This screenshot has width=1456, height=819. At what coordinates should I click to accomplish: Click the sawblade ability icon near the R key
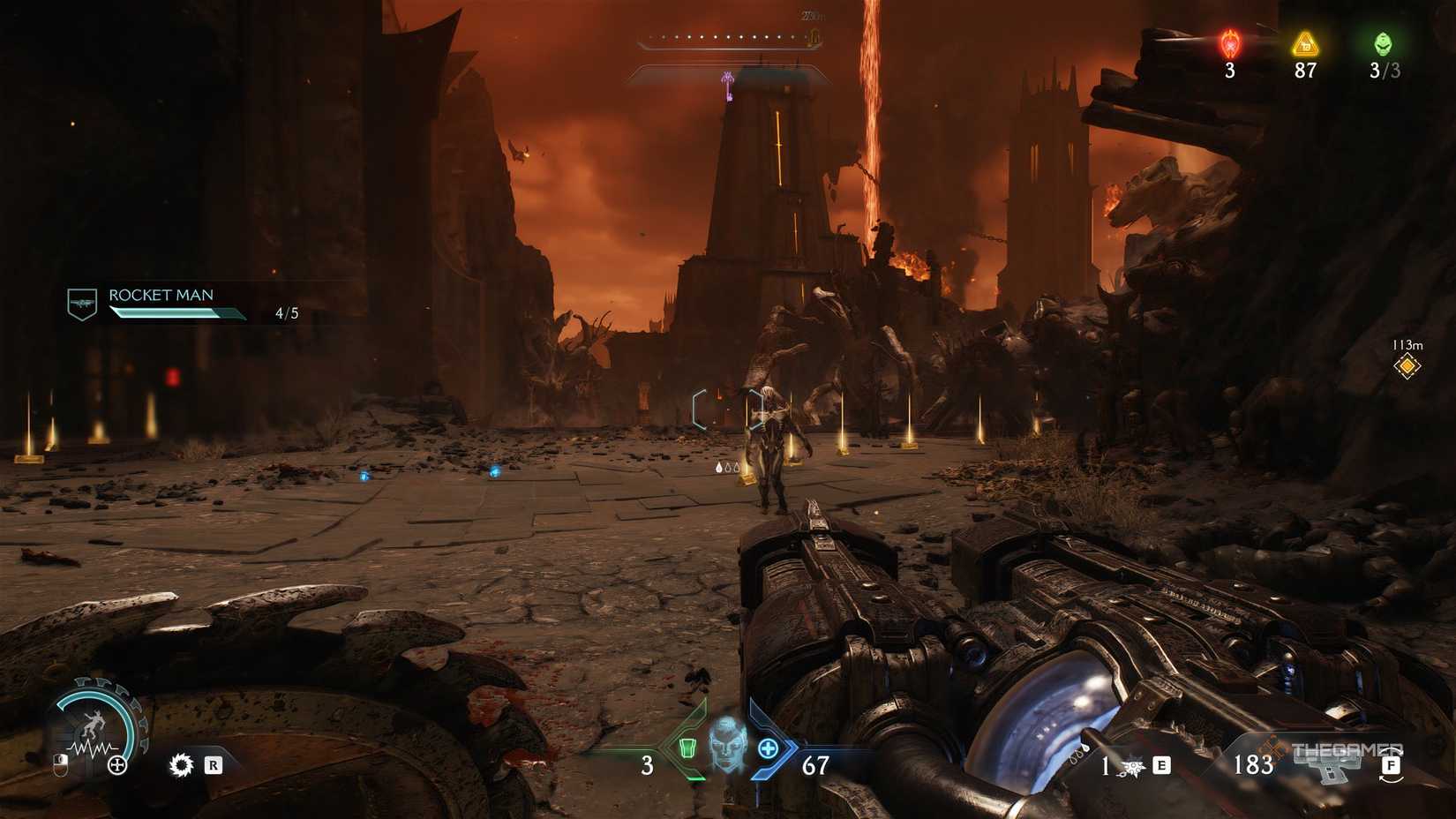tap(182, 765)
